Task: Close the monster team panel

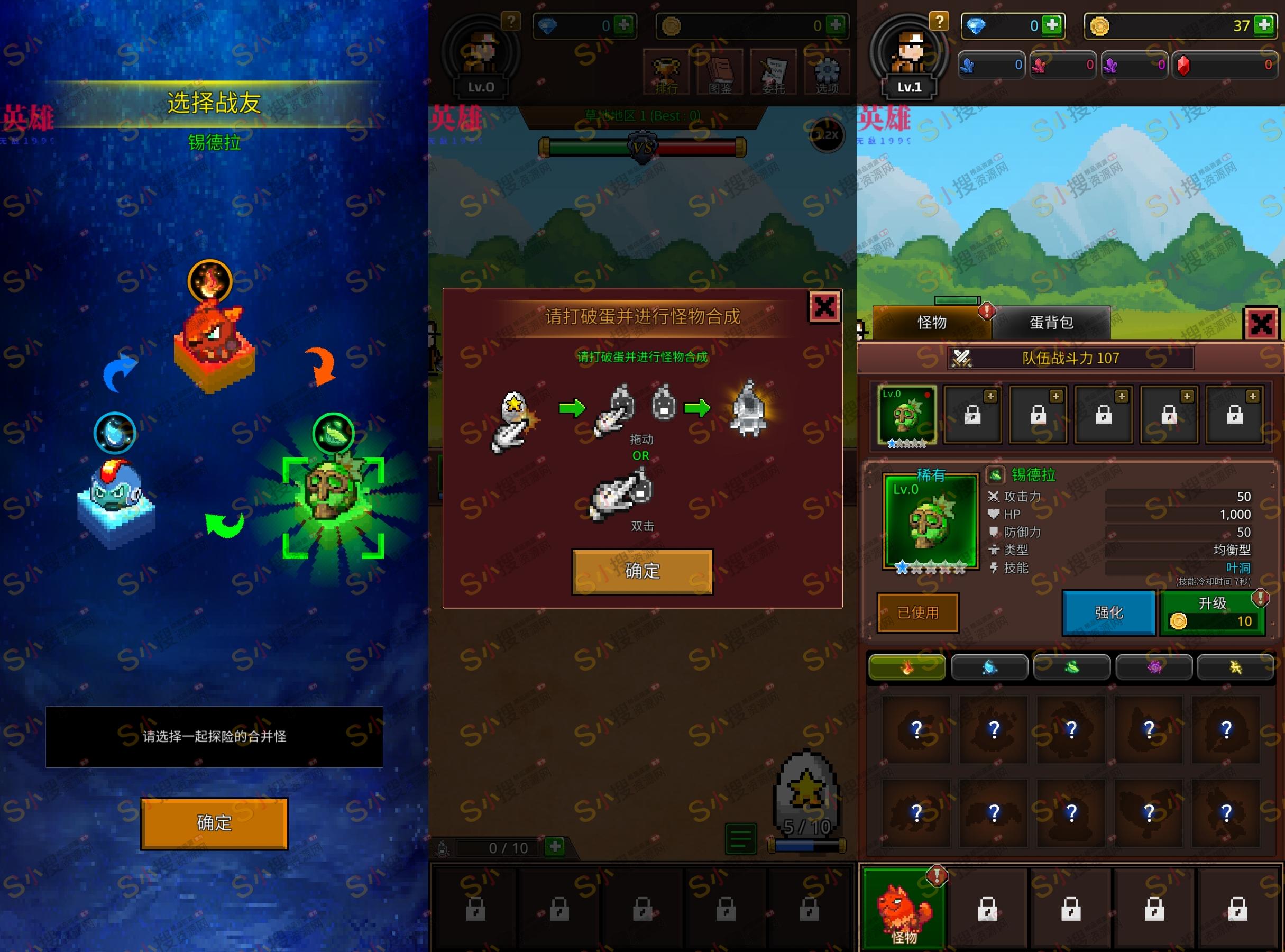Action: coord(1261,324)
